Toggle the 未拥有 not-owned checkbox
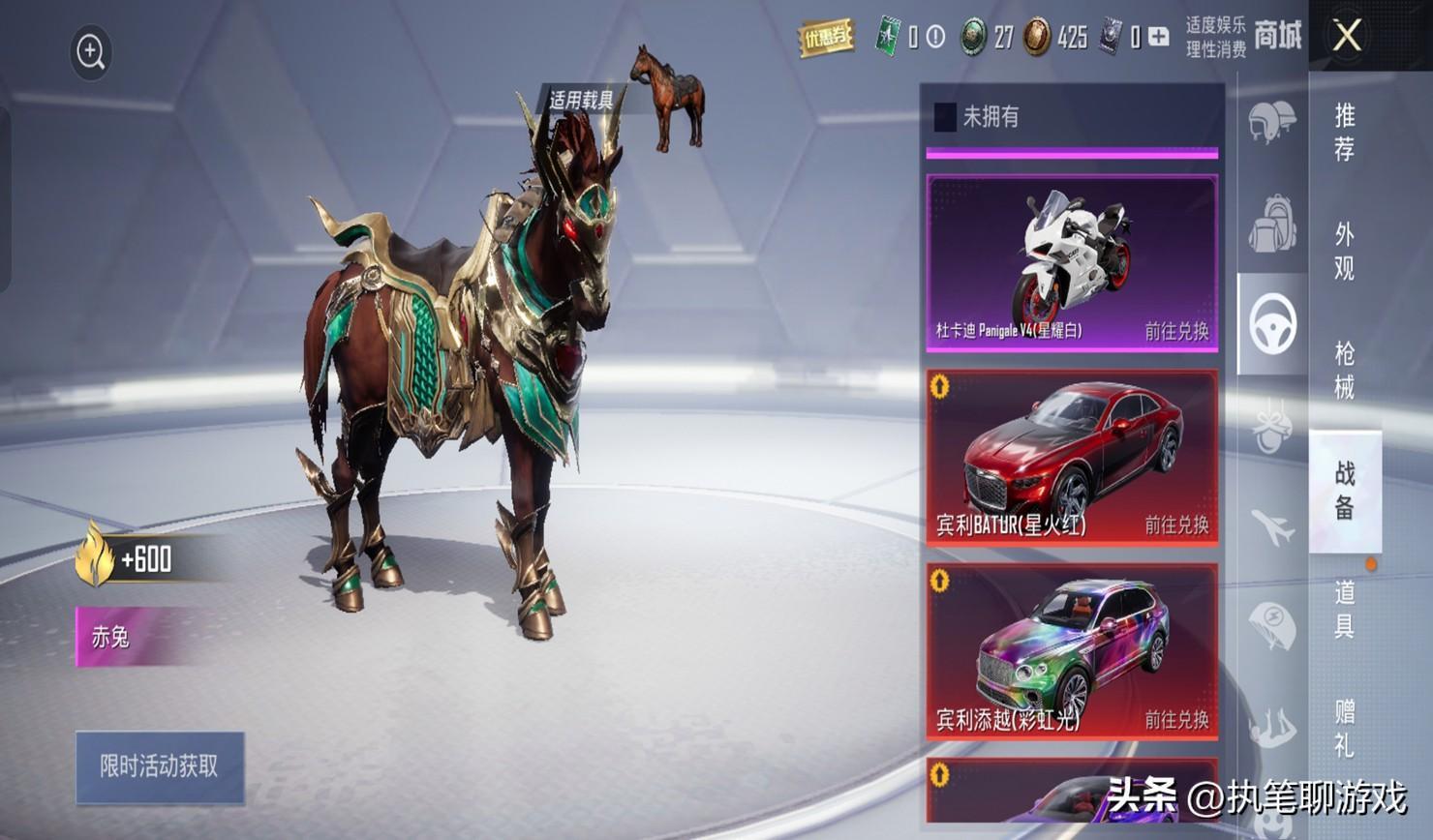1433x840 pixels. [x=945, y=117]
